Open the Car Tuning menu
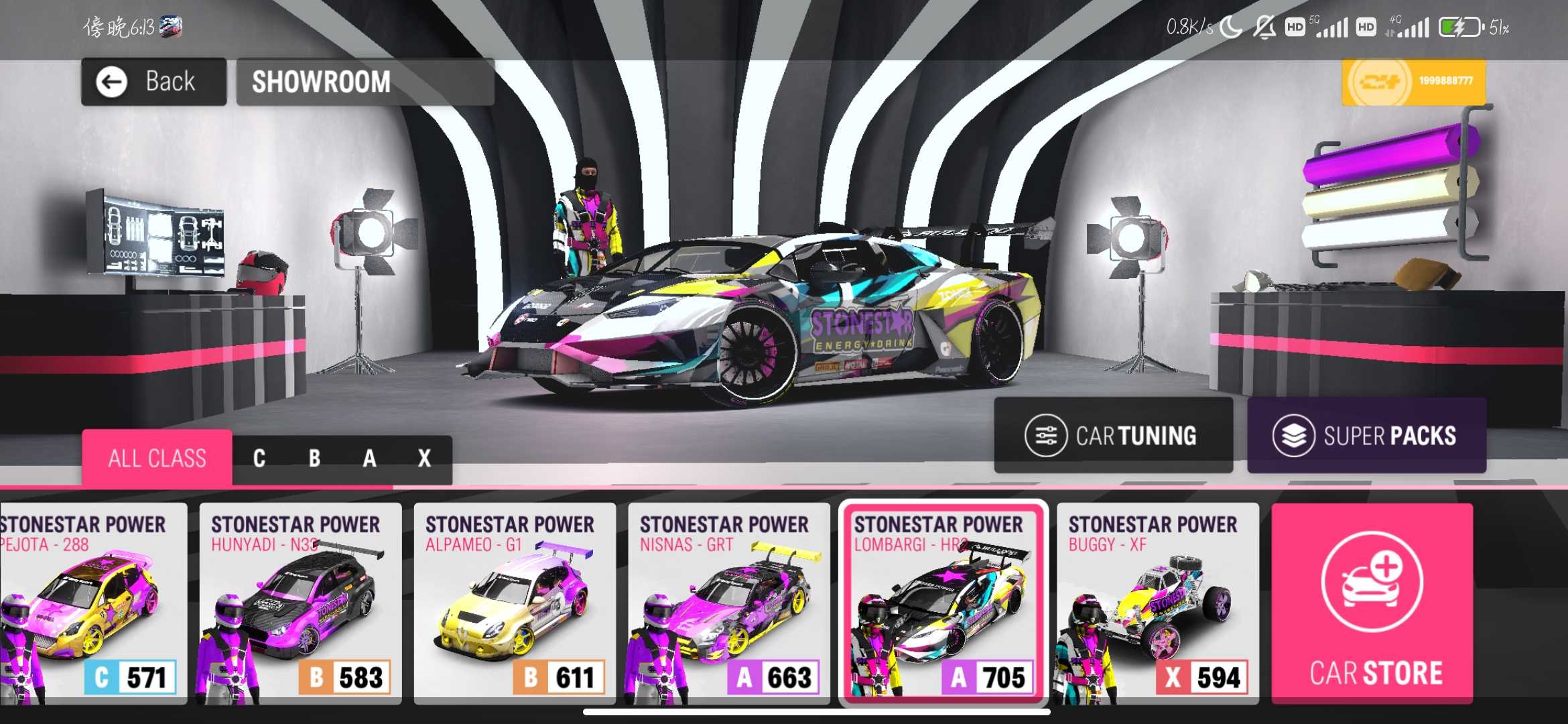Screen dimensions: 1568x724 click(x=1113, y=436)
